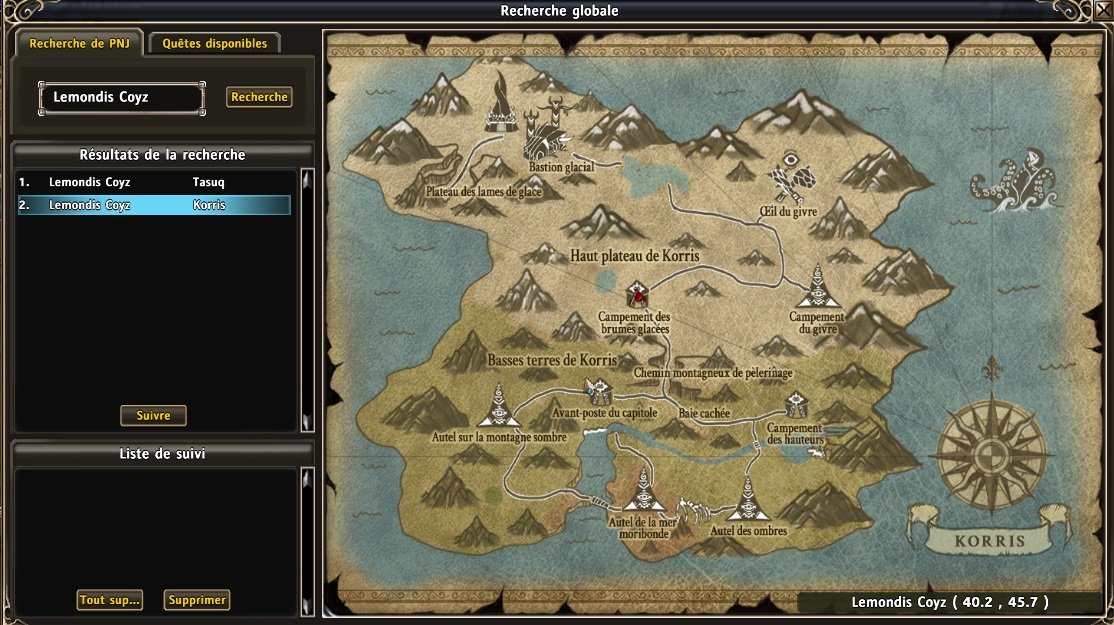Click the Recherche button
This screenshot has width=1114, height=625.
(x=259, y=97)
